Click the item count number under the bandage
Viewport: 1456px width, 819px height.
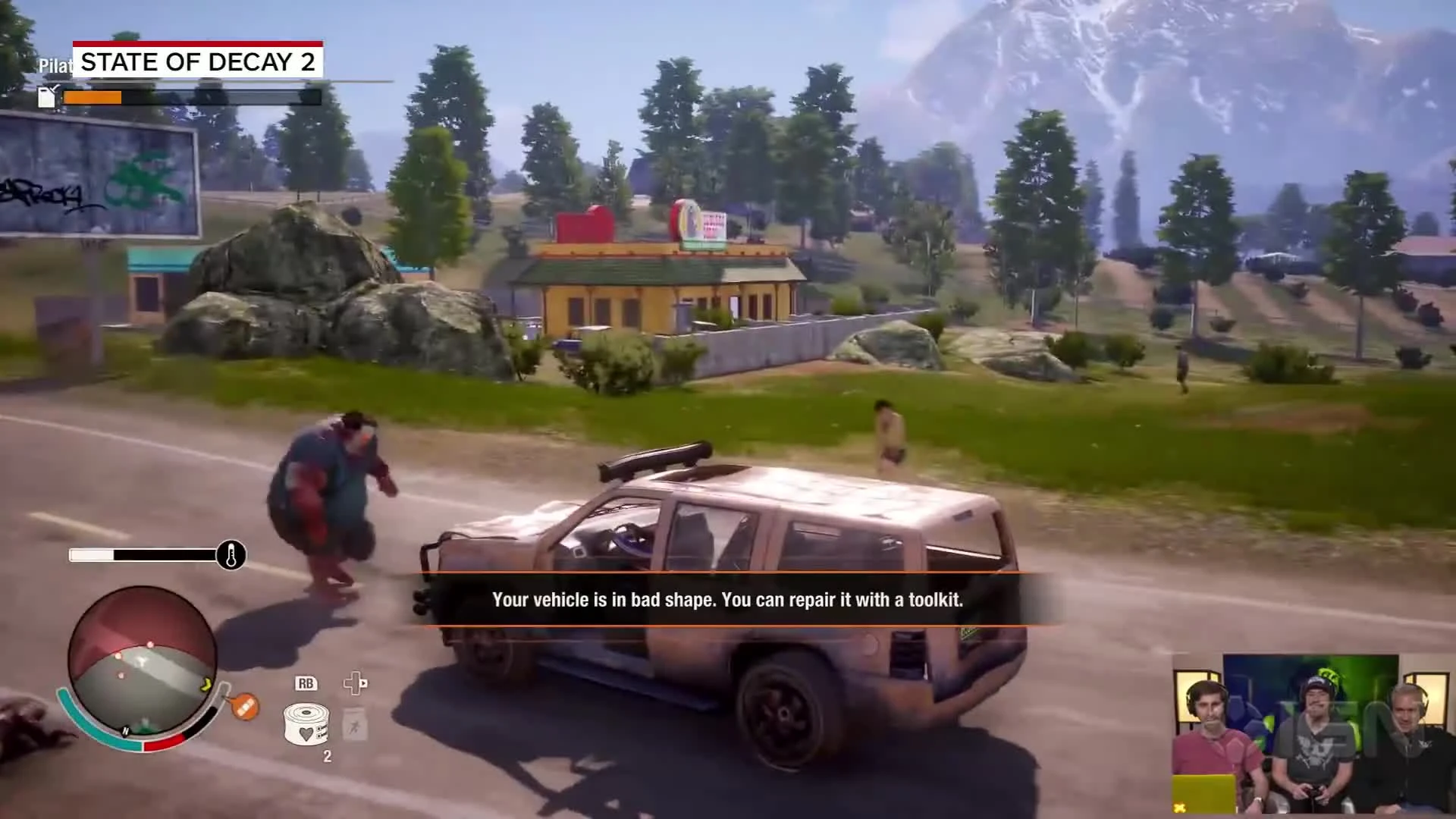[327, 756]
